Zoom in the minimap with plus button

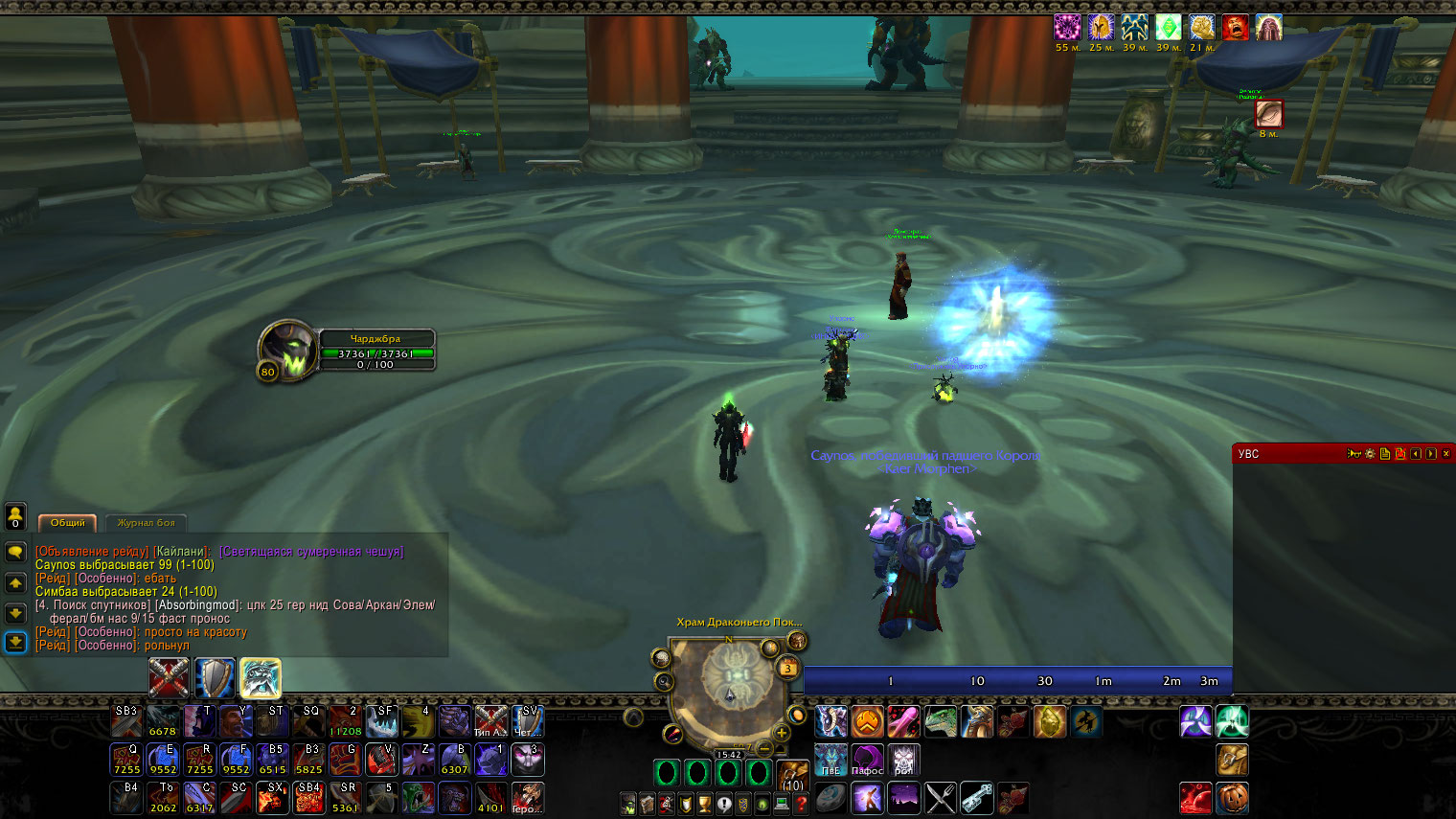tap(782, 733)
